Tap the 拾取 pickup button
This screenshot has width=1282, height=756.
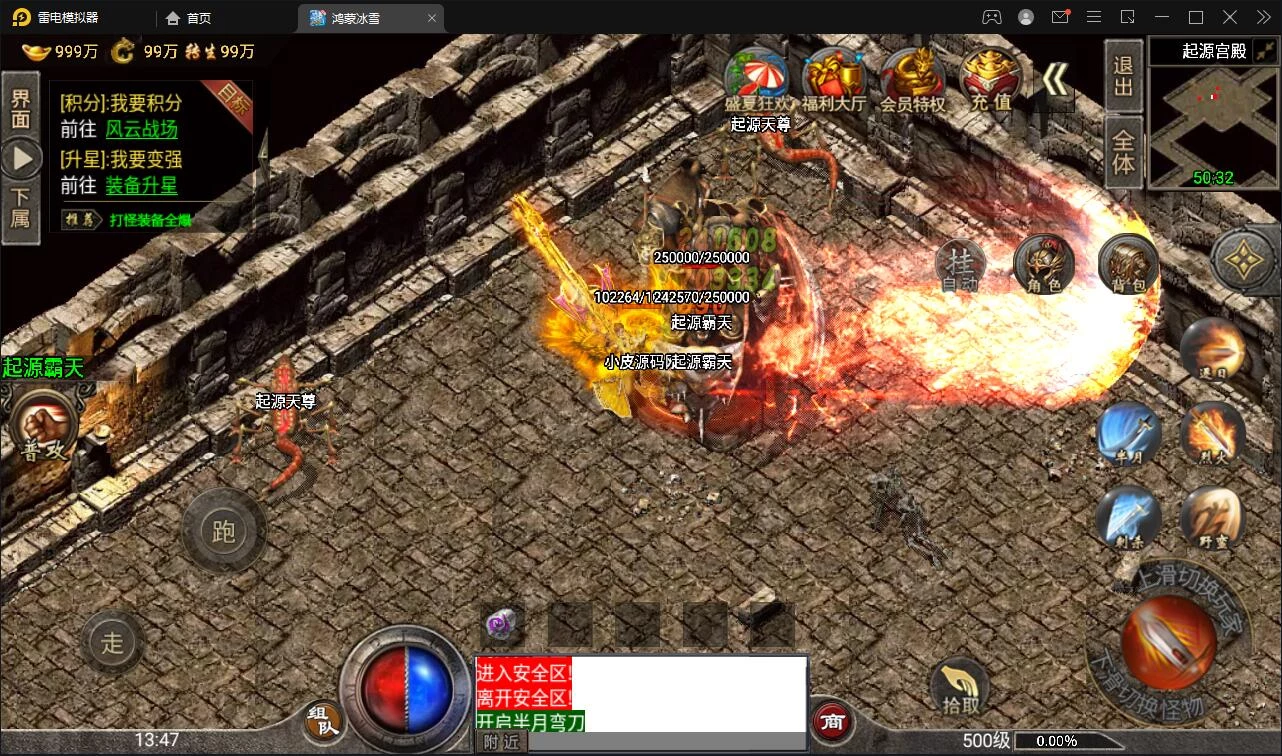960,688
